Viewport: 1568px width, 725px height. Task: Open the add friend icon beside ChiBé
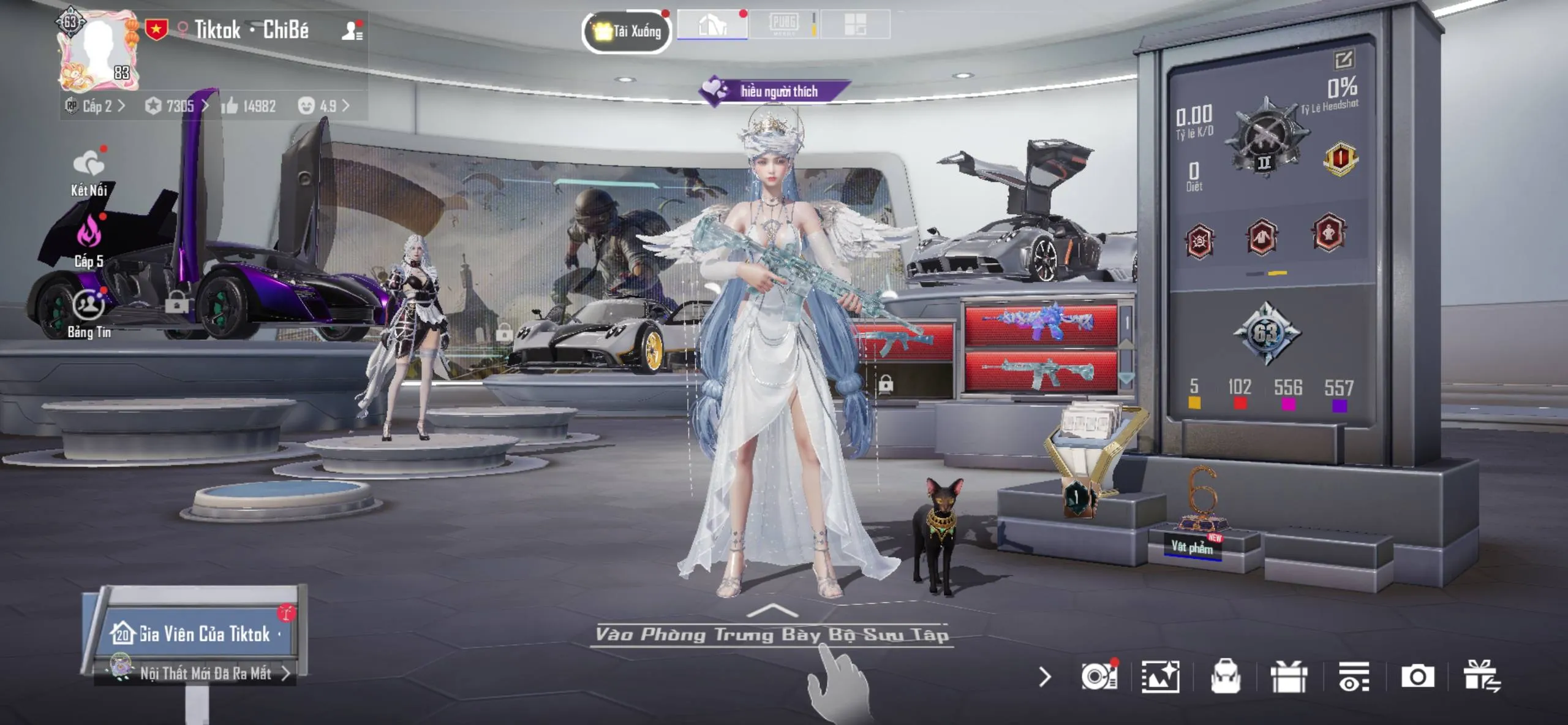point(351,30)
